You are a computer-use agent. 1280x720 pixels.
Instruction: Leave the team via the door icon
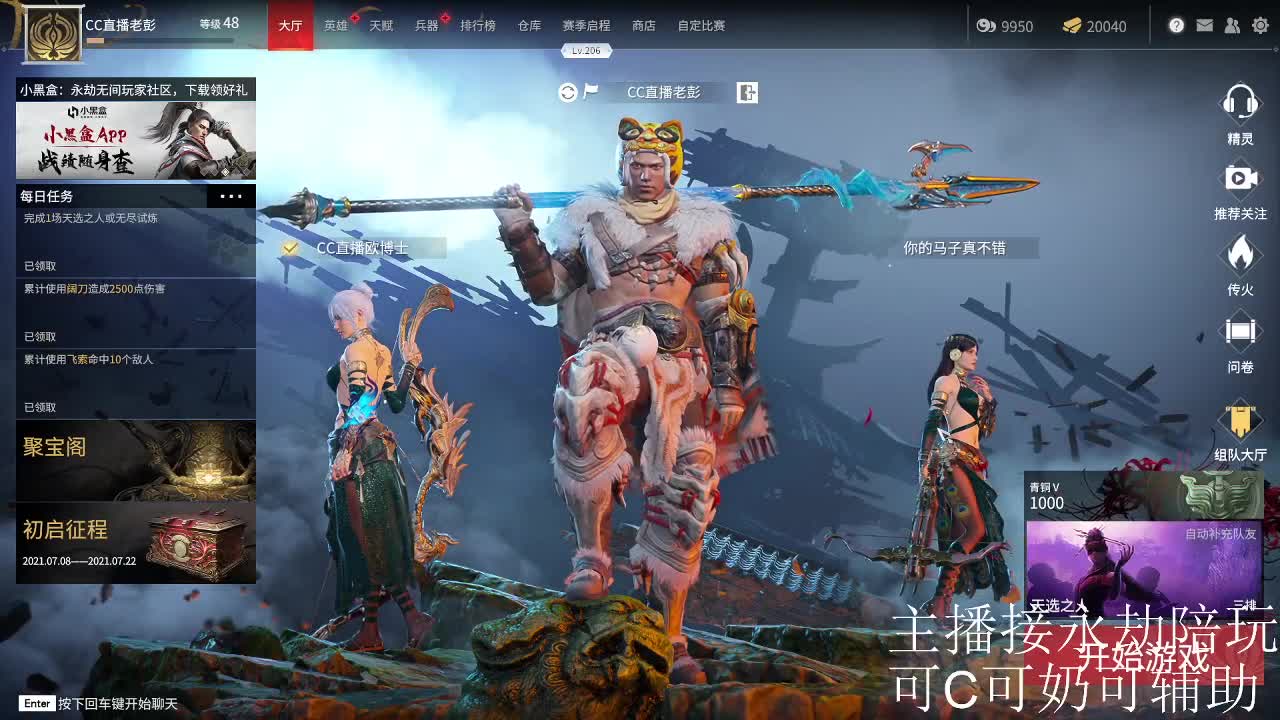(x=747, y=91)
